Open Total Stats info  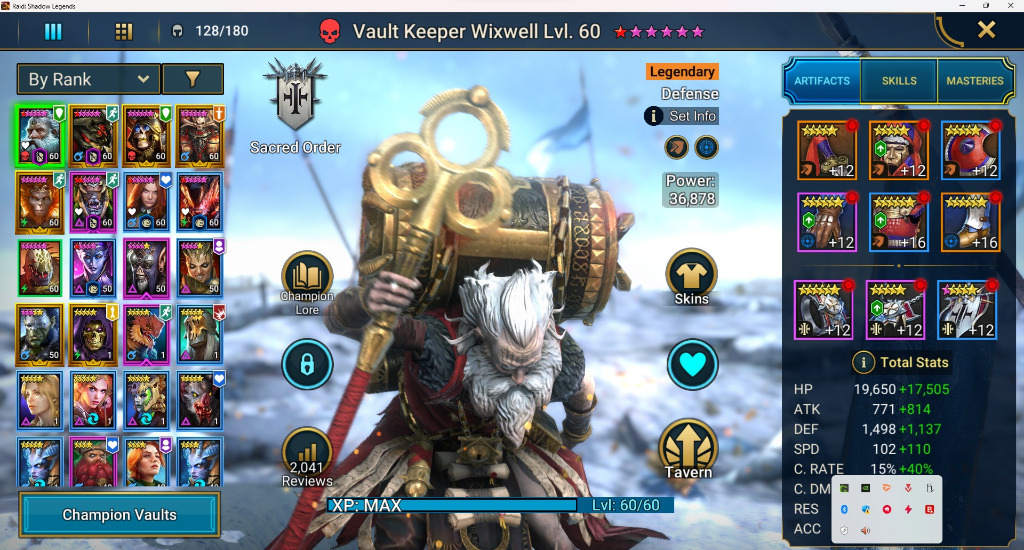(862, 362)
